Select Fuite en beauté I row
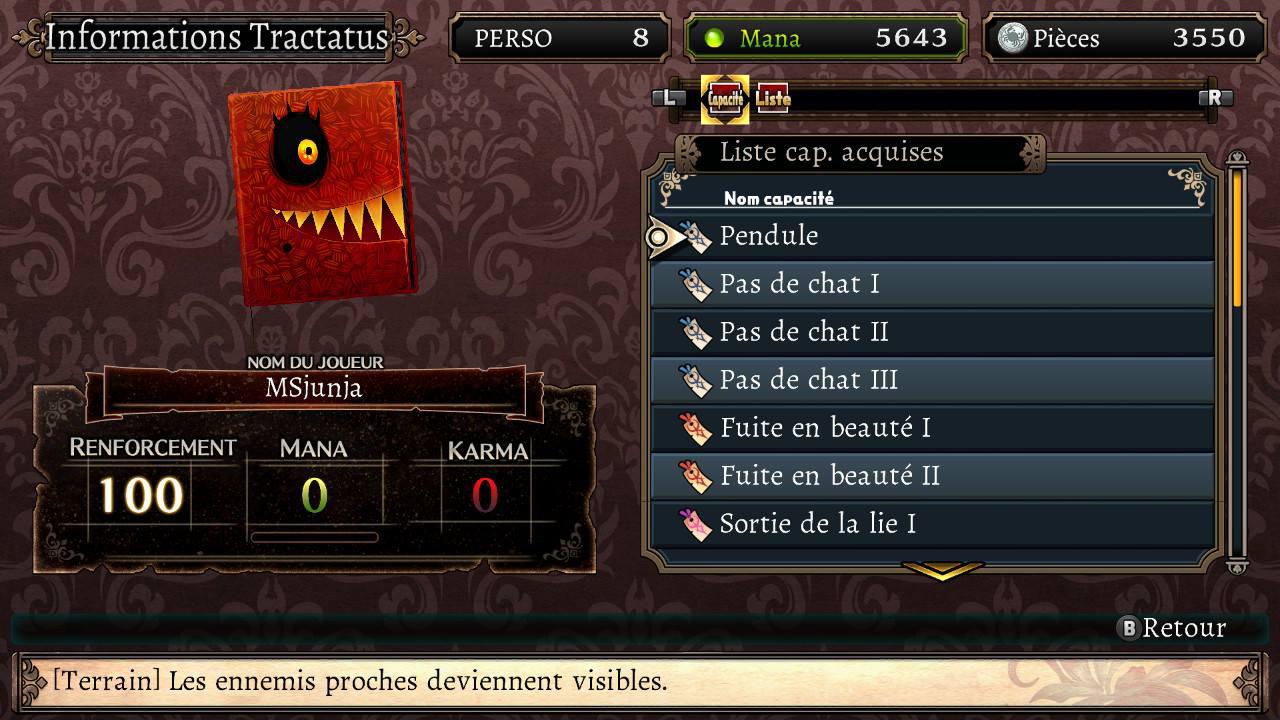This screenshot has width=1280, height=720. click(930, 428)
